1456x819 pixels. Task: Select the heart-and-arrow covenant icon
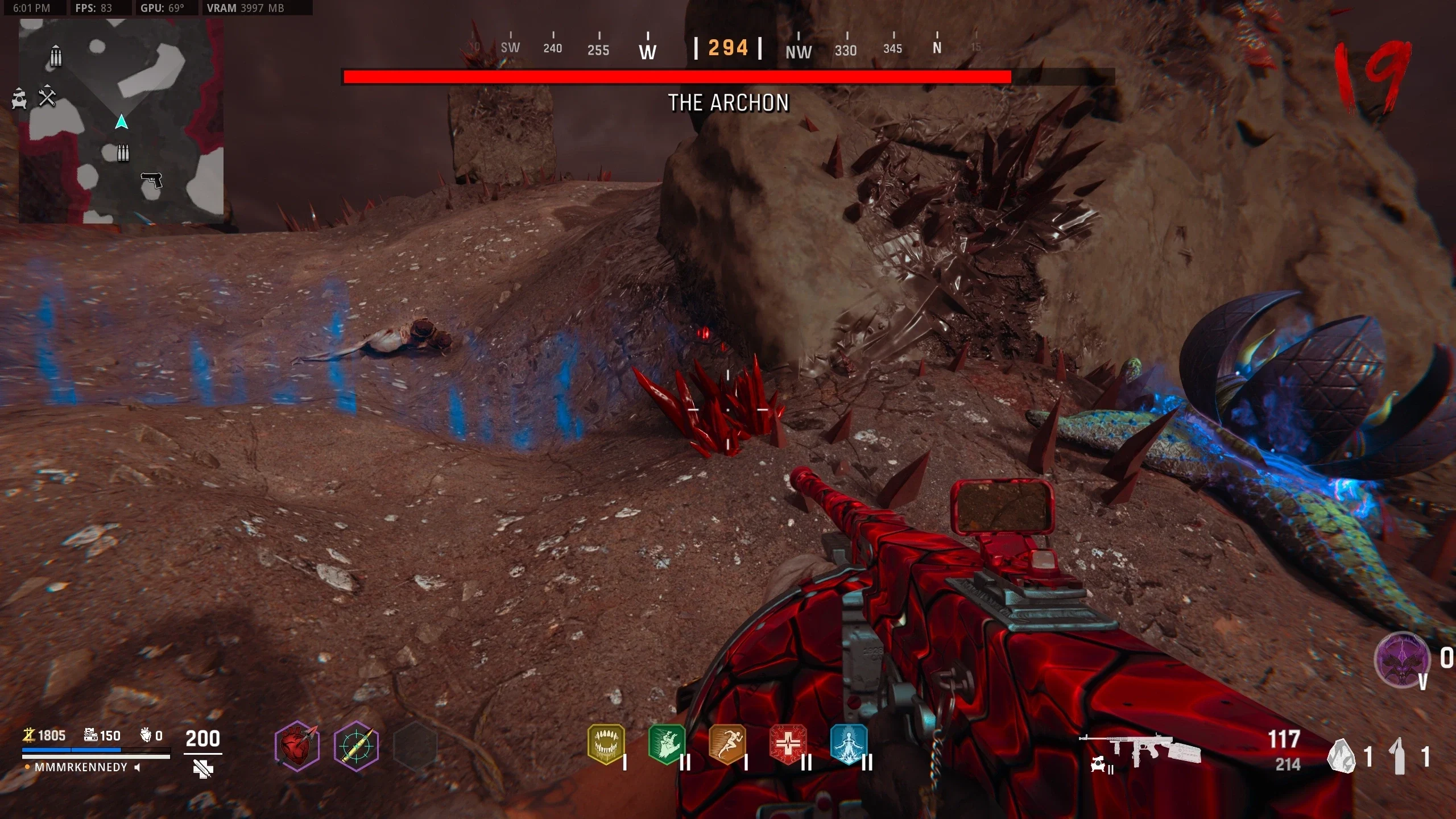[x=297, y=746]
